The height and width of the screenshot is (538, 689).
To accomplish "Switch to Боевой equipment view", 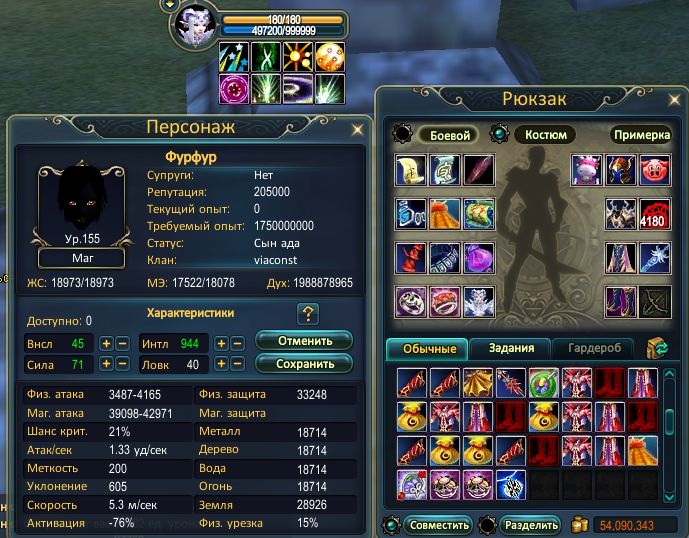I will click(x=448, y=135).
